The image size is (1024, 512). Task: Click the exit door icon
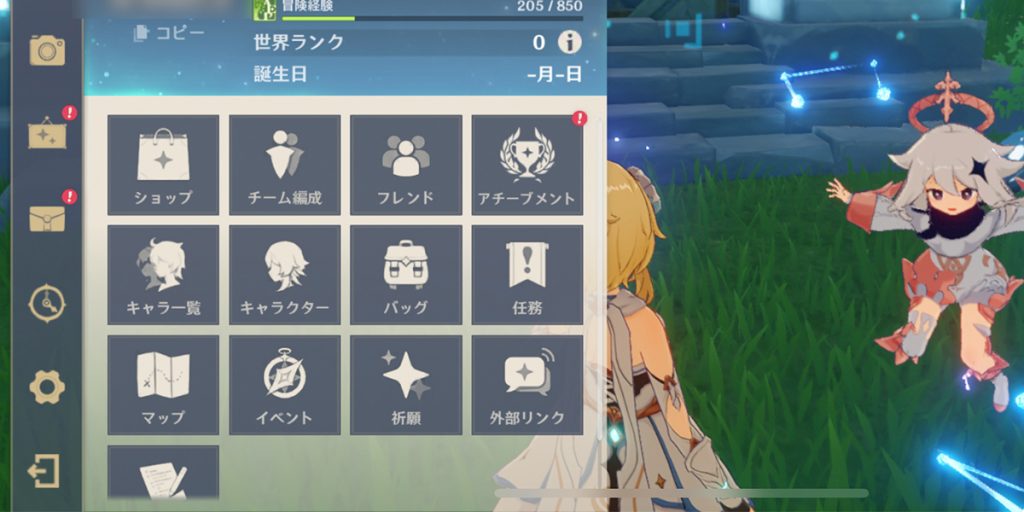click(45, 471)
